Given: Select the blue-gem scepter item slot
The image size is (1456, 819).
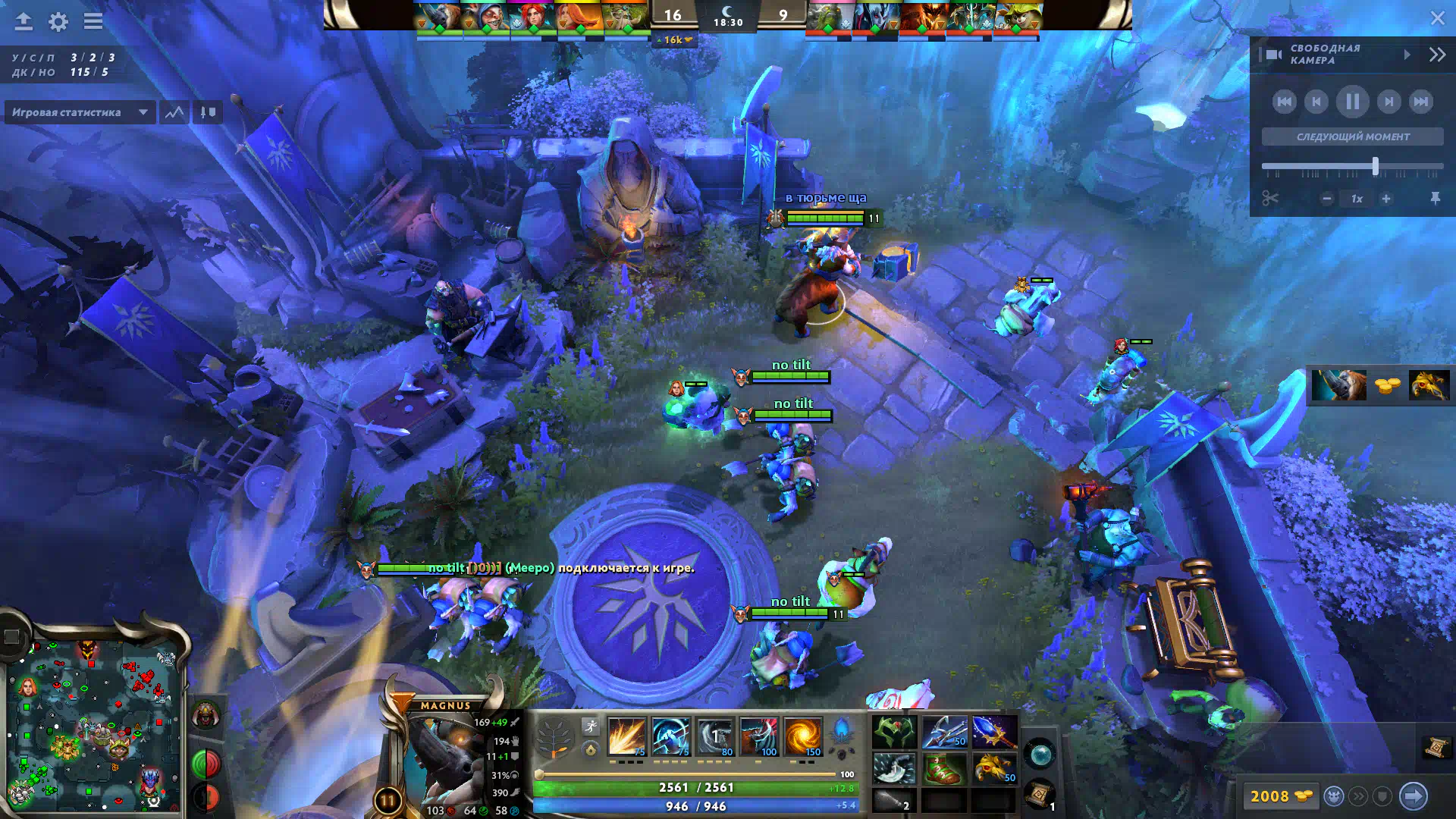Looking at the screenshot, I should pos(994,732).
